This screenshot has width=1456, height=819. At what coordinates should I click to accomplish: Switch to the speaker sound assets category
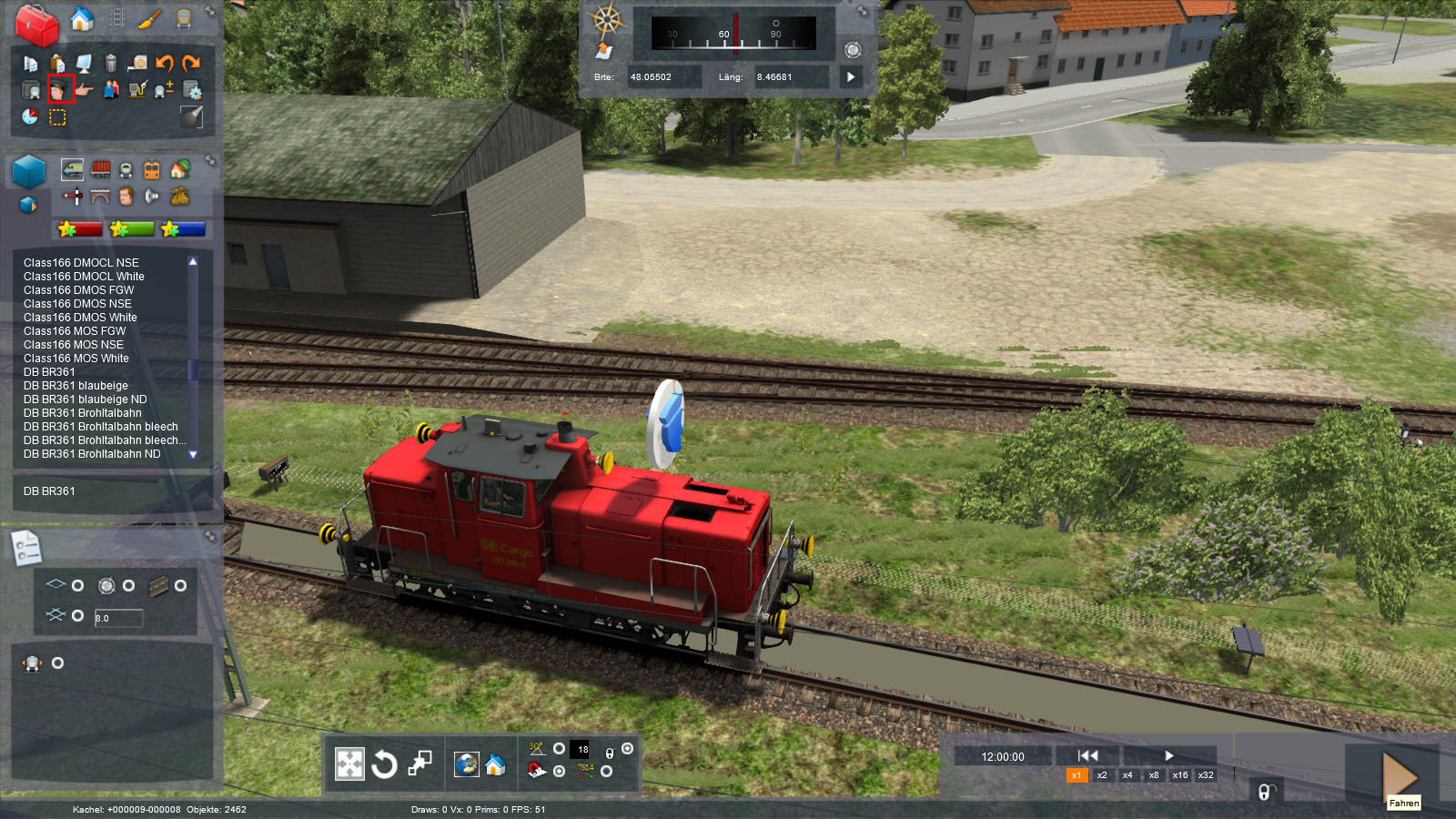pyautogui.click(x=152, y=196)
